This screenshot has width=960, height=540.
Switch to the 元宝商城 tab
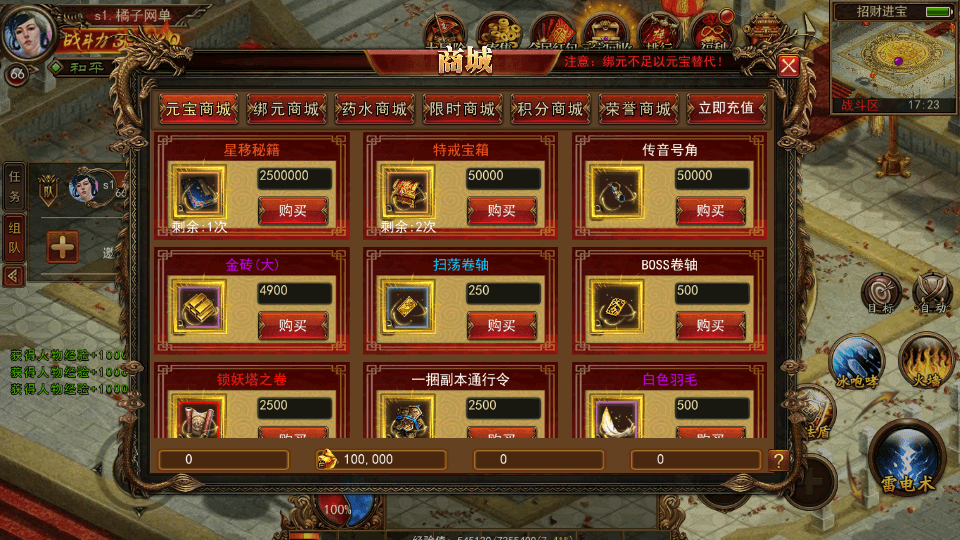(x=198, y=109)
